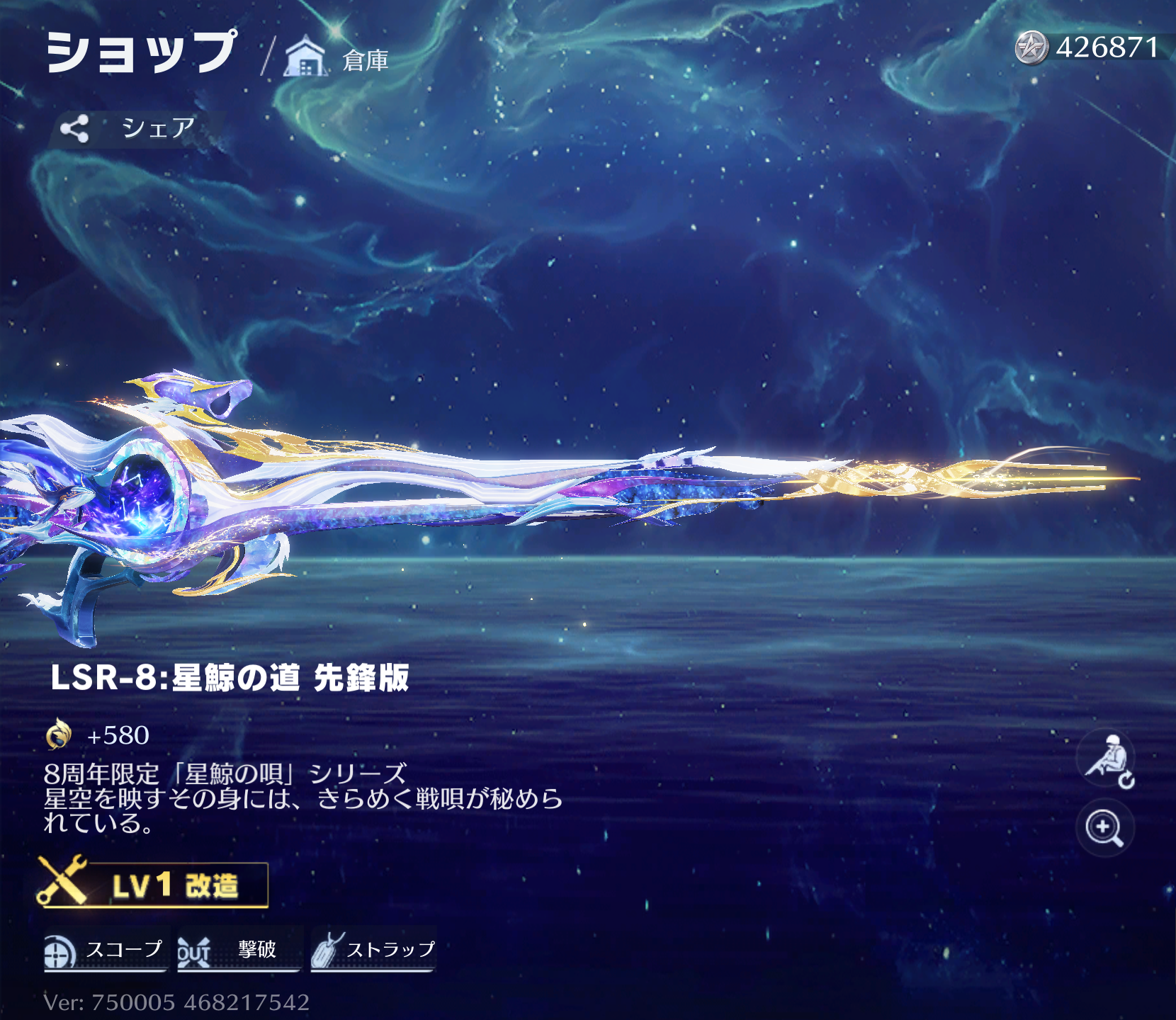Choose the 撃破 kill effect option
The height and width of the screenshot is (1020, 1176).
(238, 950)
